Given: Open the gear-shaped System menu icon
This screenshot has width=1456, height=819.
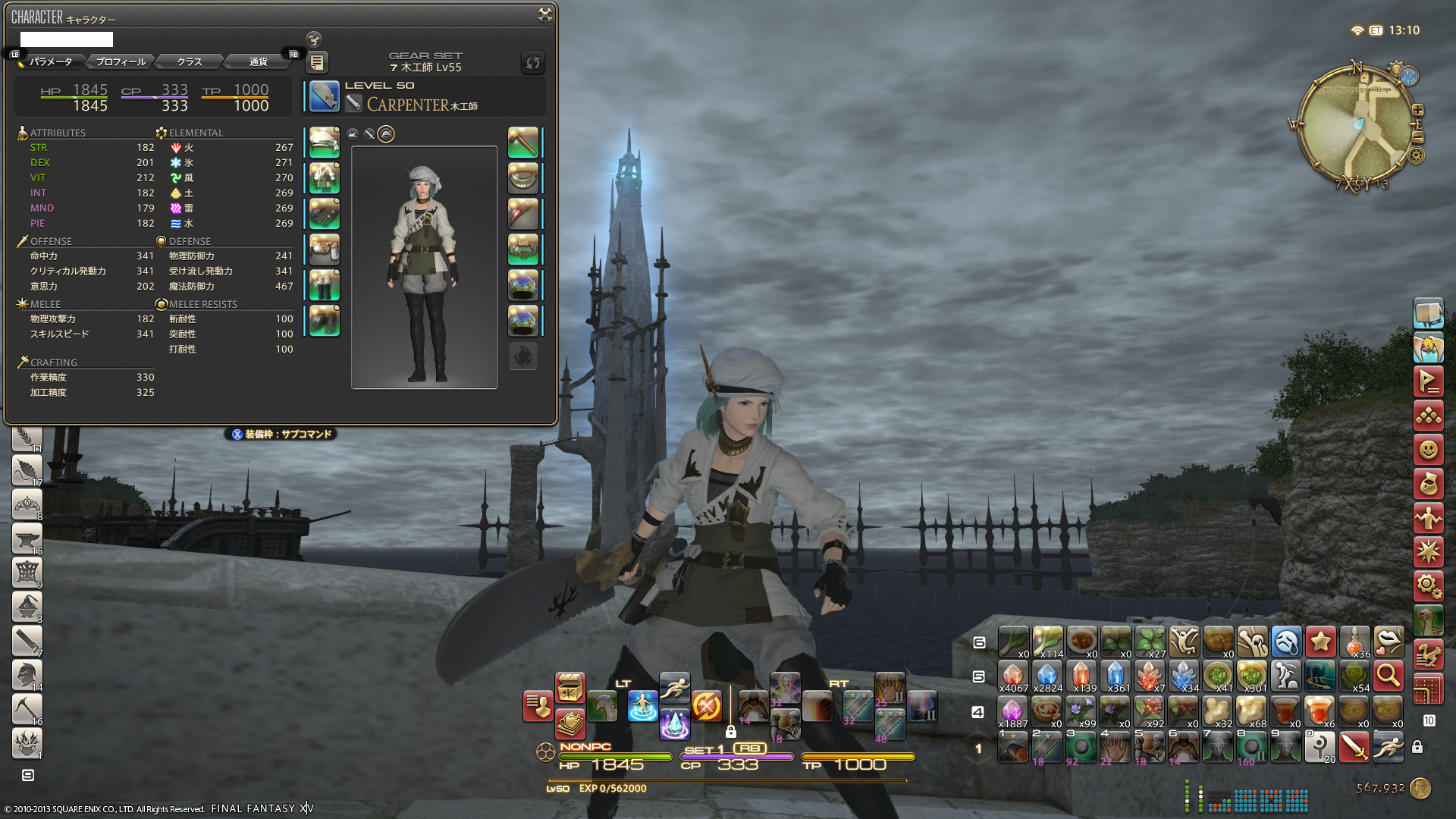Looking at the screenshot, I should point(1428,585).
